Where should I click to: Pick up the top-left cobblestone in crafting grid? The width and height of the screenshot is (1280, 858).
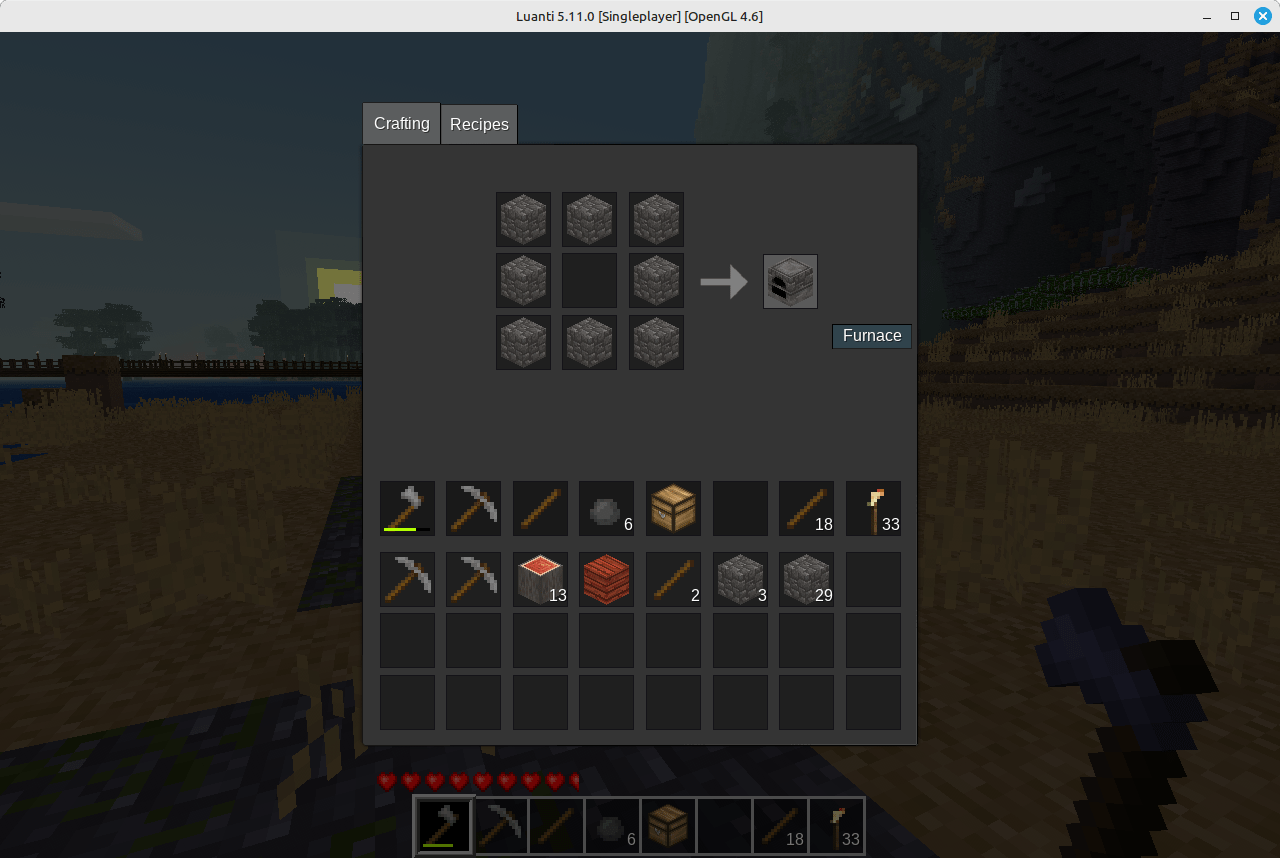(523, 219)
